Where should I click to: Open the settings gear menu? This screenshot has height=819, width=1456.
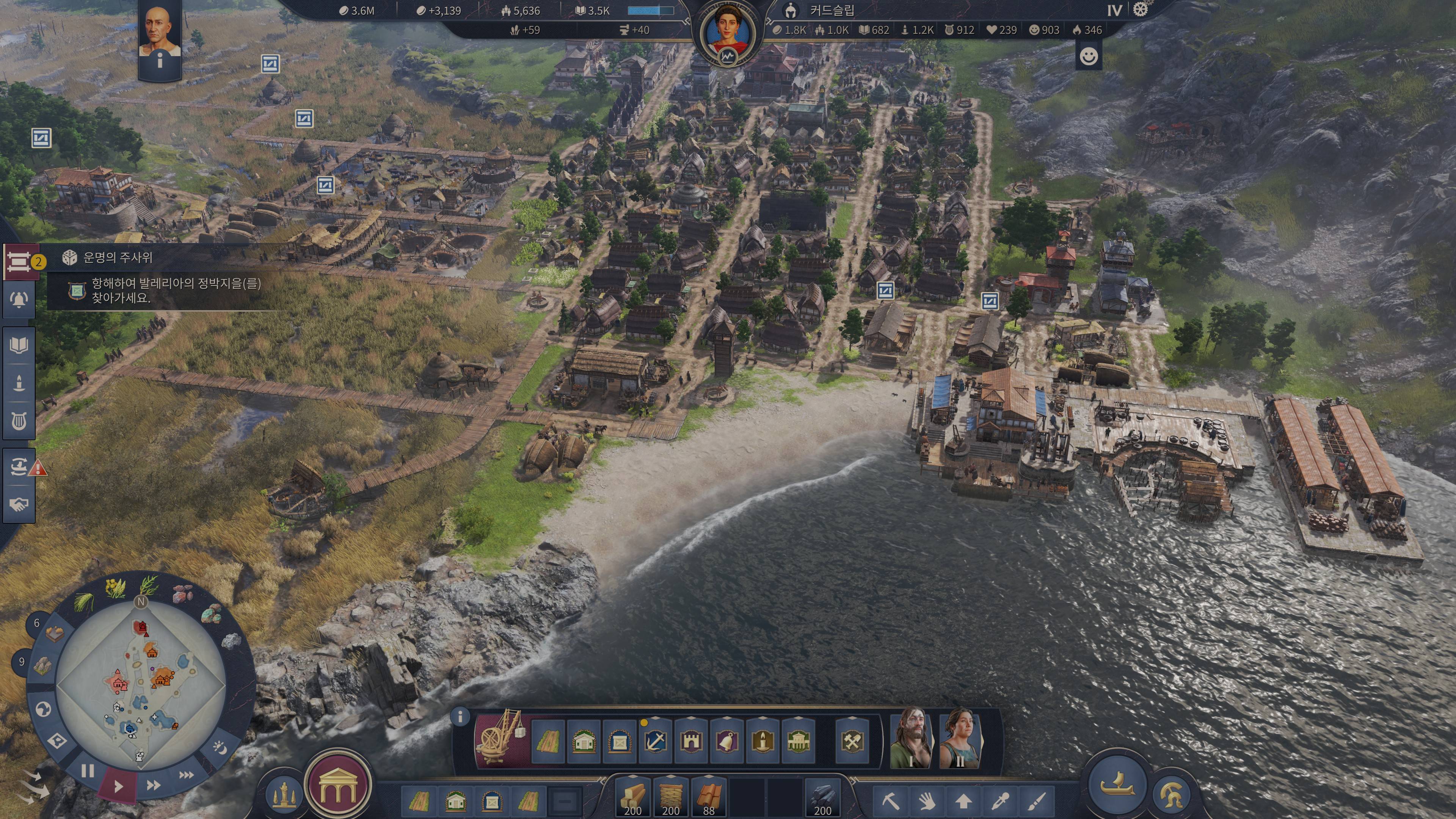1140,10
